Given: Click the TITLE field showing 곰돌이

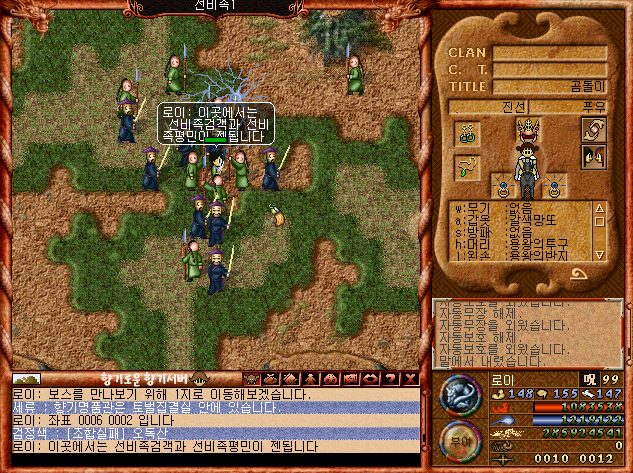Looking at the screenshot, I should pyautogui.click(x=549, y=87).
